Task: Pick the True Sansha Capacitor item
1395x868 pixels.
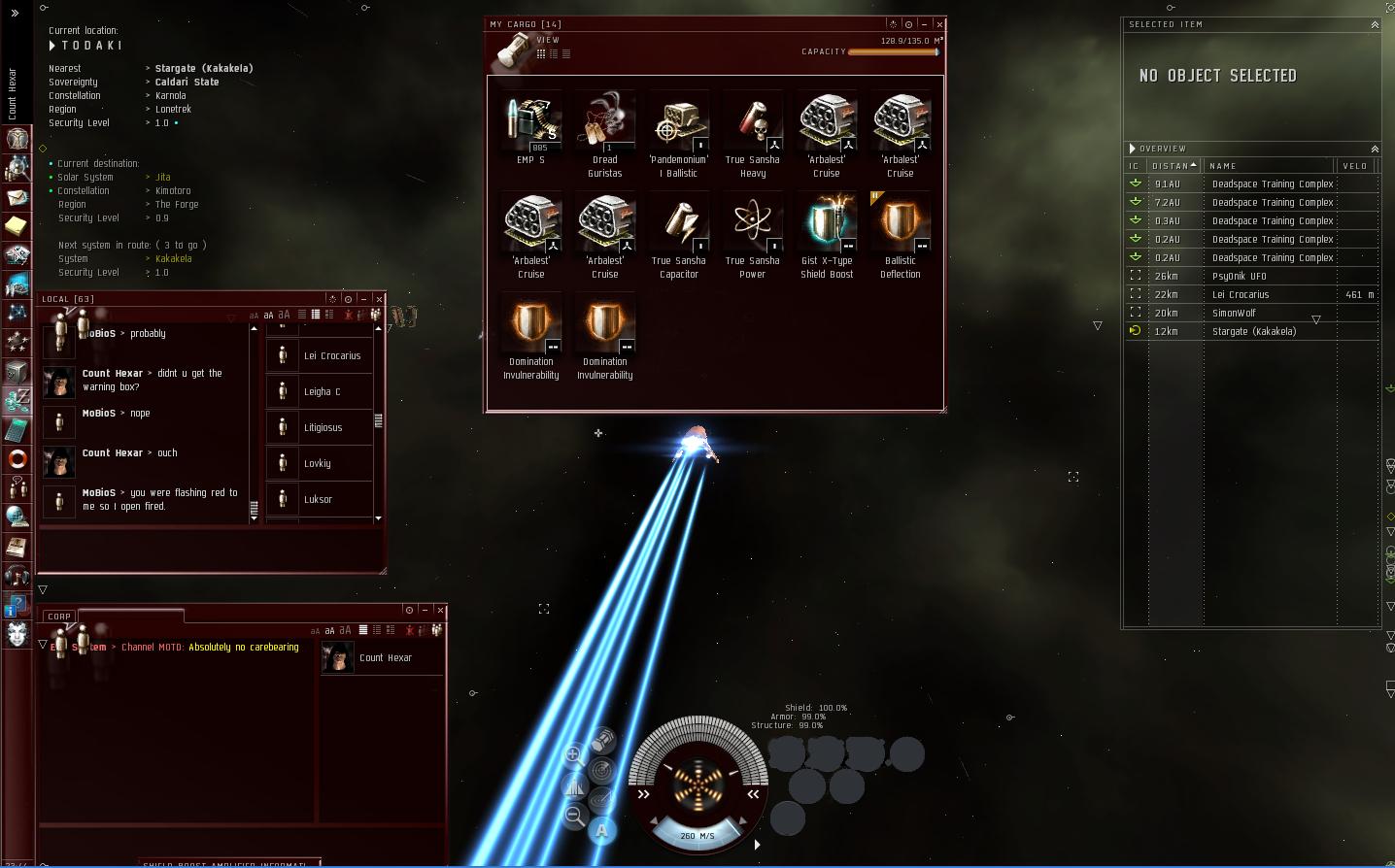Action: tap(679, 223)
